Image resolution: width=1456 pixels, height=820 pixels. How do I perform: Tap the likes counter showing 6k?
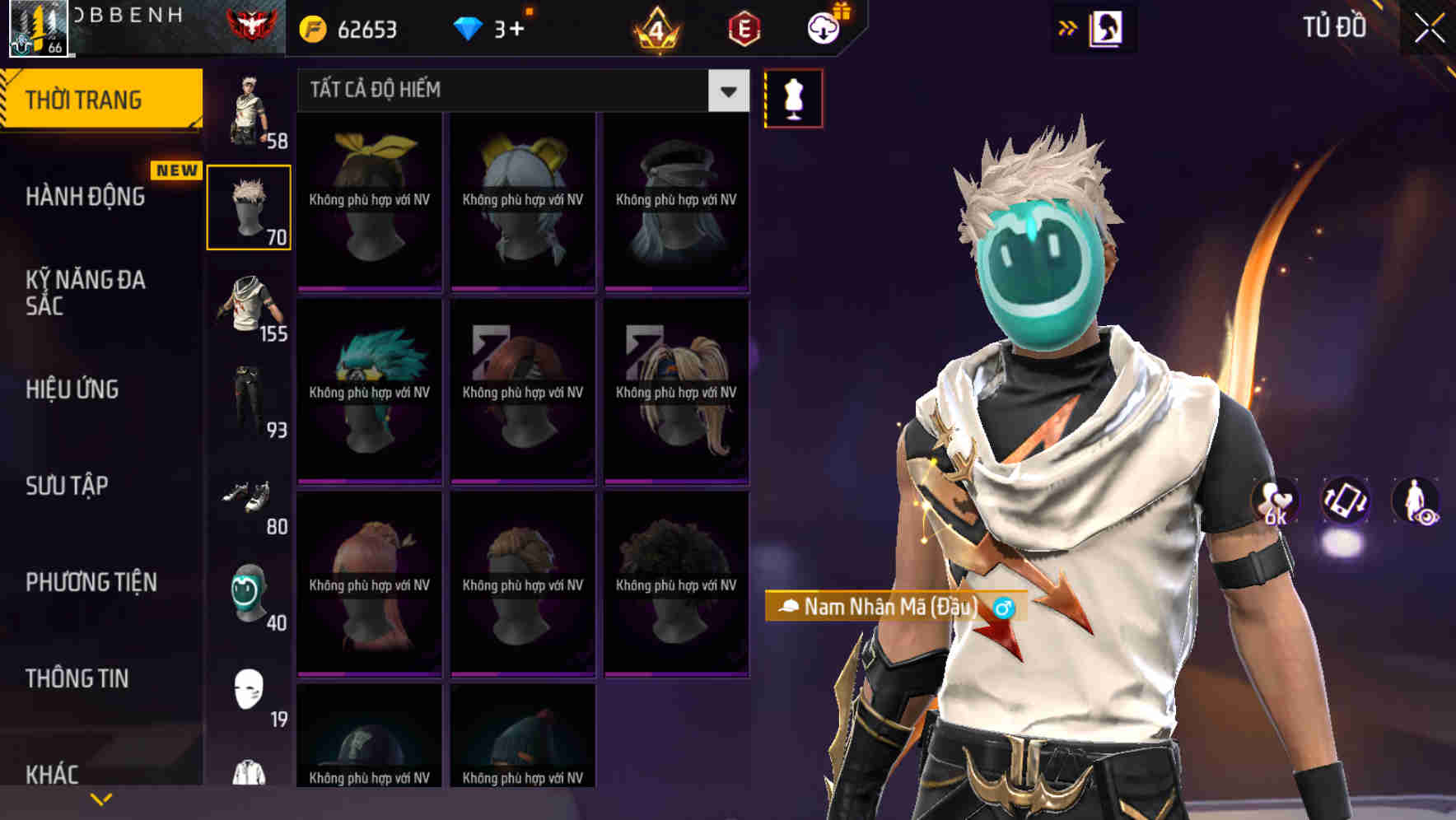coord(1276,503)
